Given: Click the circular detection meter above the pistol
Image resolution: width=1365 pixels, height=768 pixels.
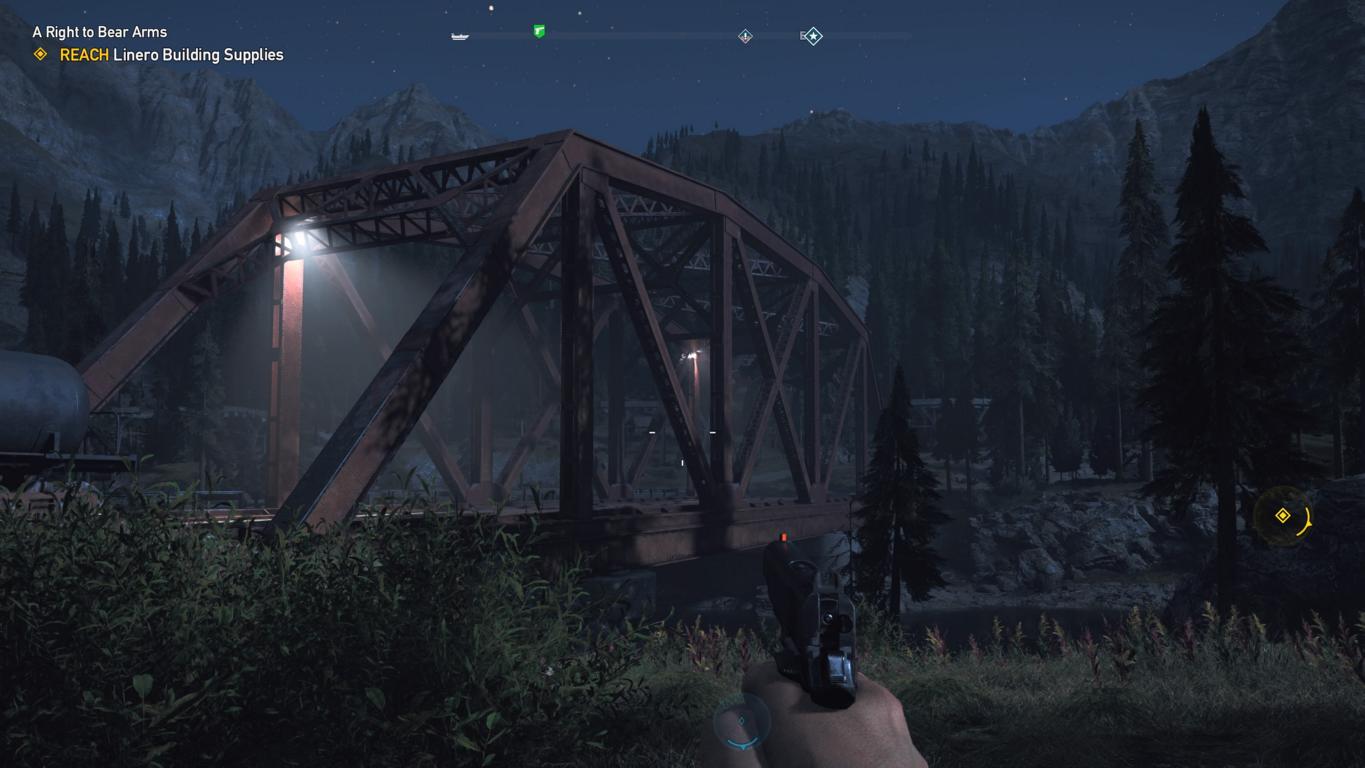Looking at the screenshot, I should pos(740,723).
